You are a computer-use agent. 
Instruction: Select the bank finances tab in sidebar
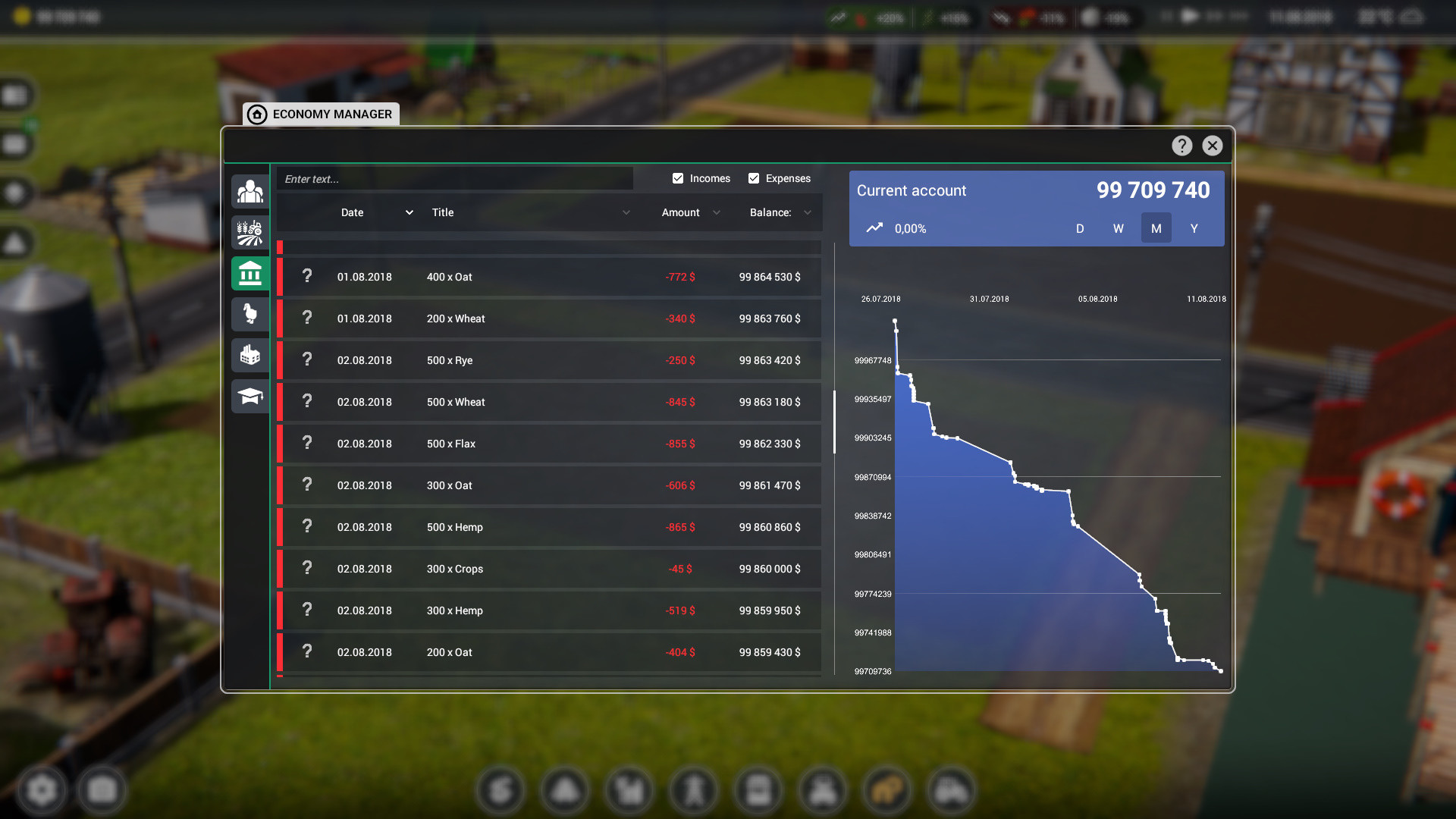pos(250,273)
